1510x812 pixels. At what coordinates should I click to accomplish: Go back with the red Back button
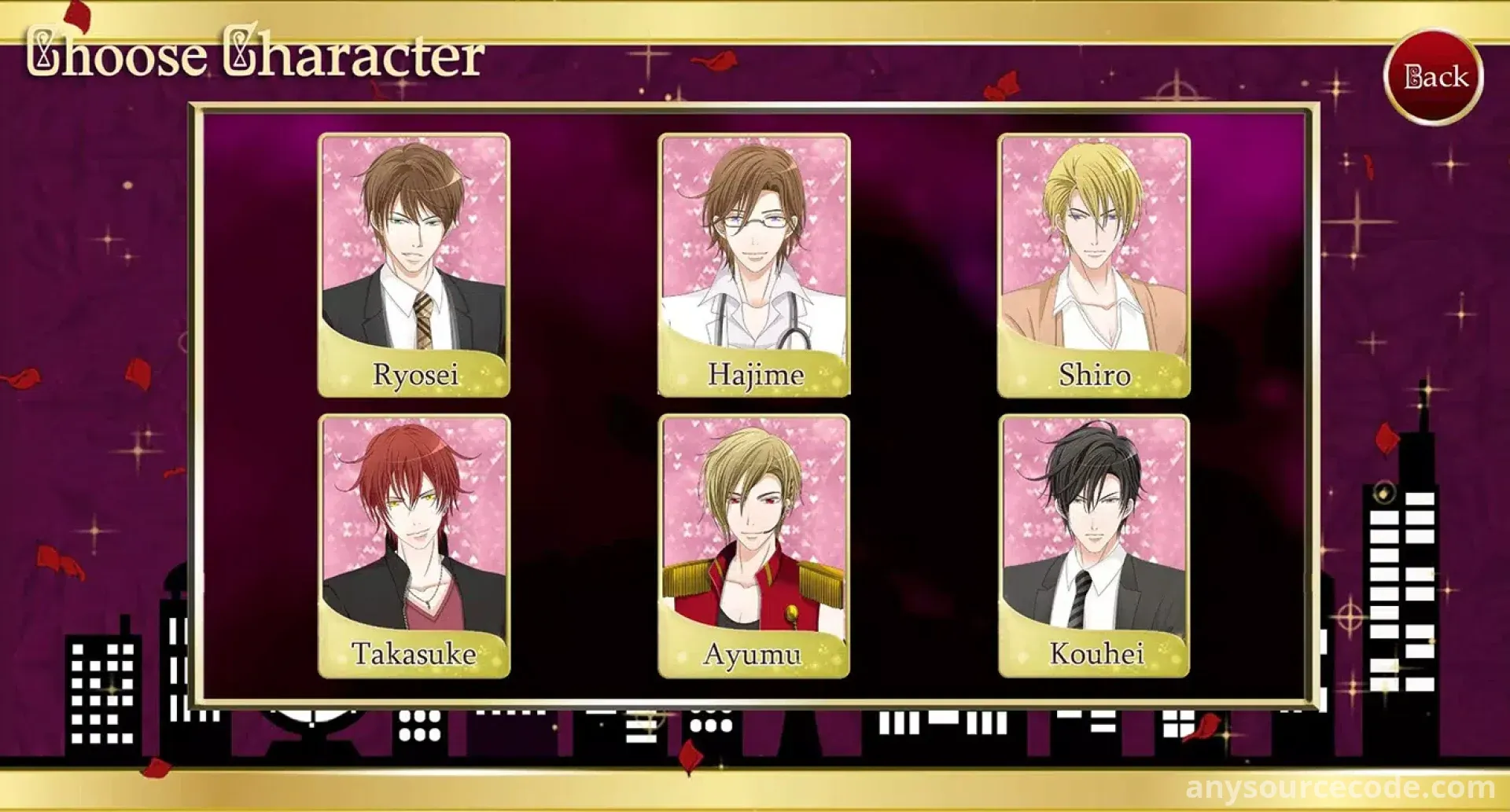click(x=1433, y=77)
